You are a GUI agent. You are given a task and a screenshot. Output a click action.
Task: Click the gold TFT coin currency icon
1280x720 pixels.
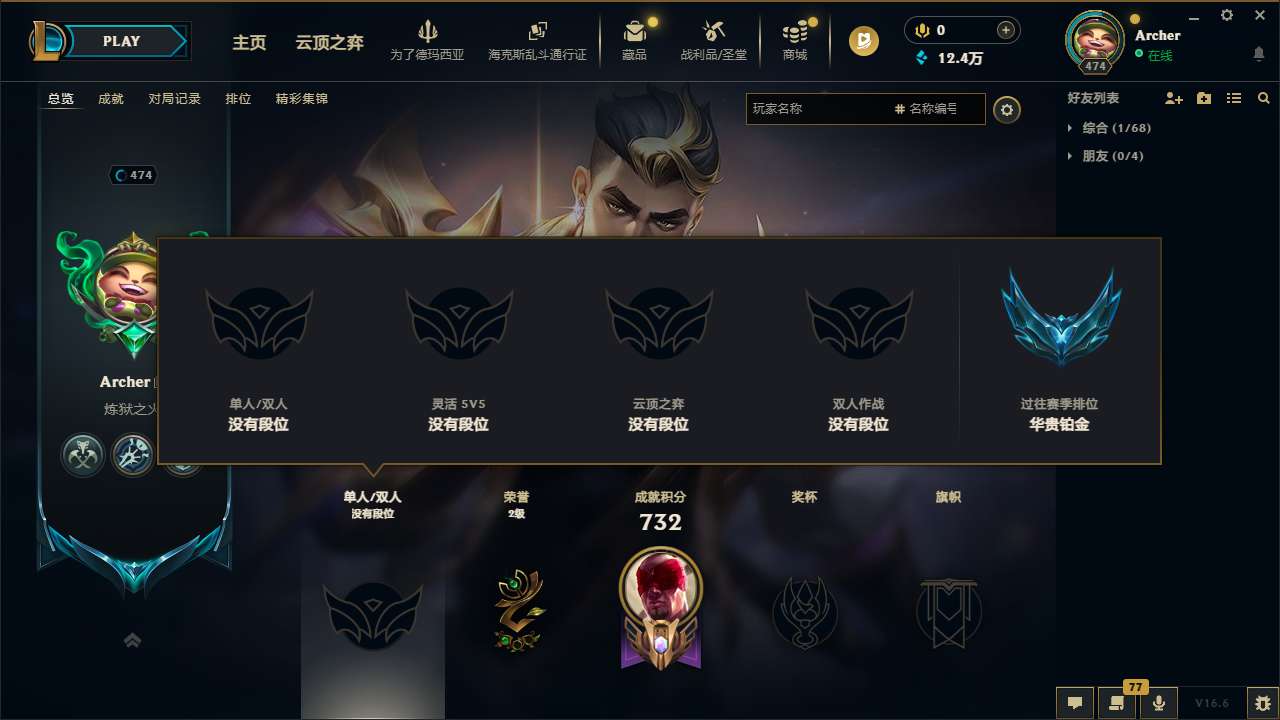click(x=862, y=41)
